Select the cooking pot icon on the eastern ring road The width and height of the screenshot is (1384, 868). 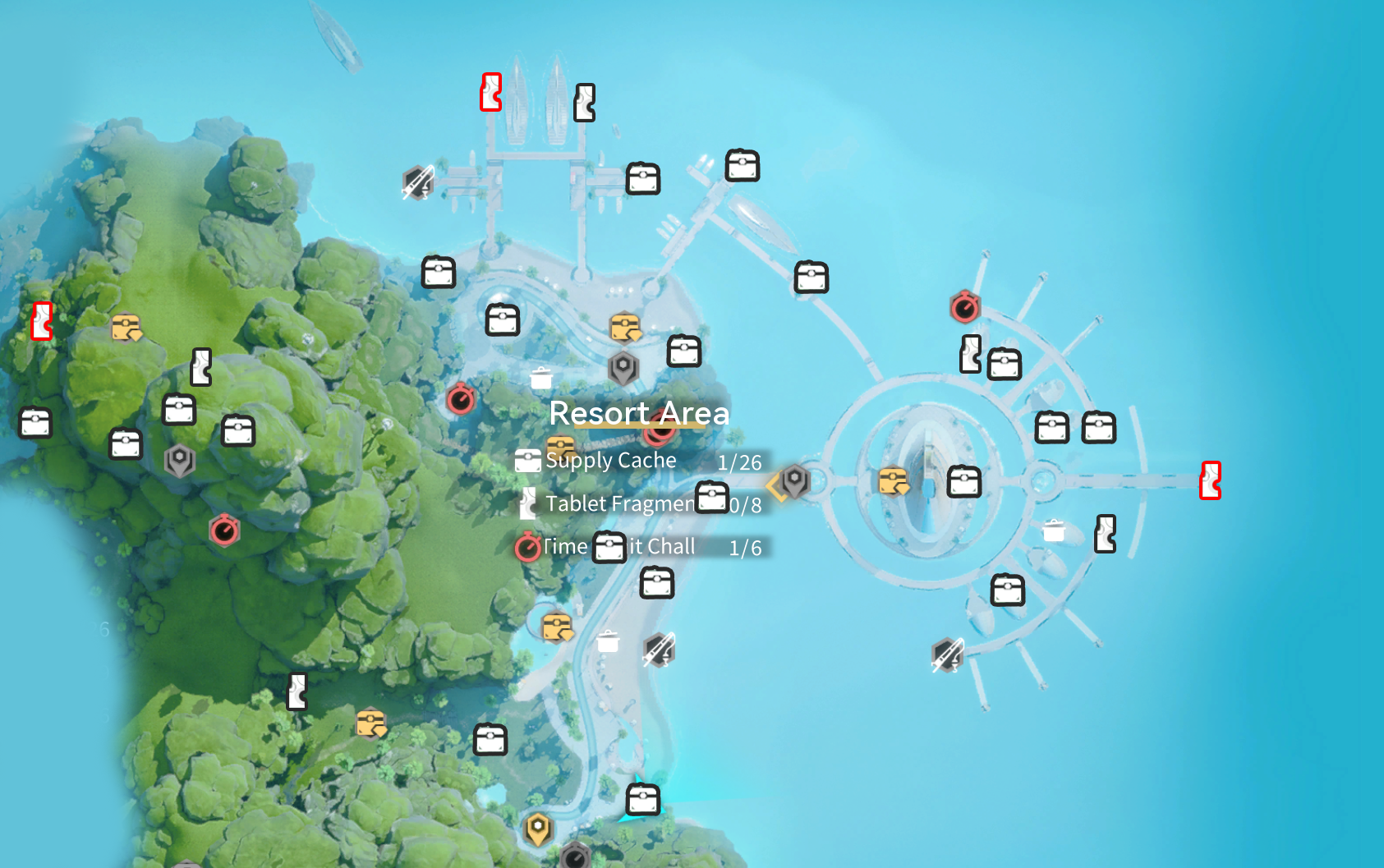1054,532
